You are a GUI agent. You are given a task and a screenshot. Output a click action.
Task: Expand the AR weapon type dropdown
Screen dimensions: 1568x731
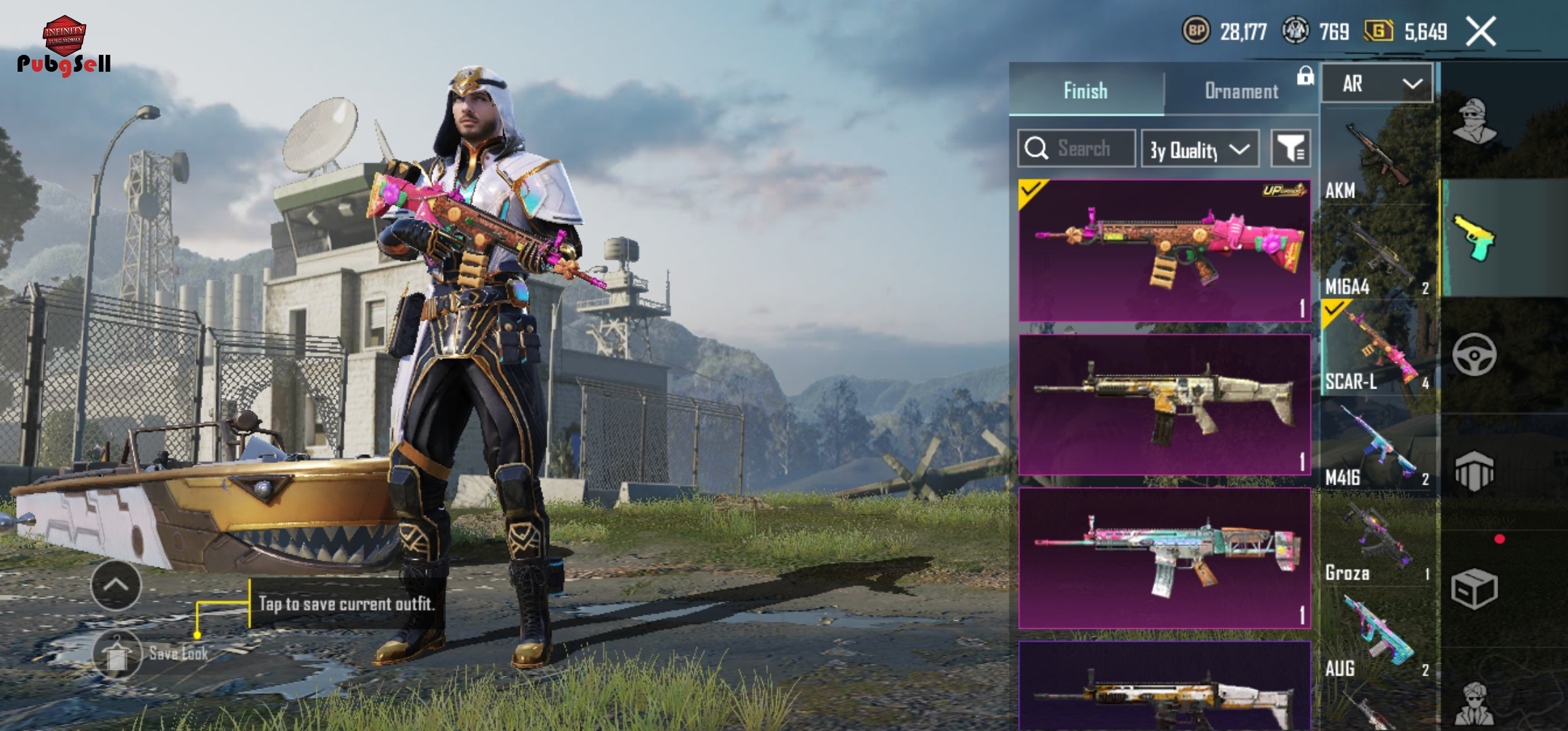(x=1377, y=84)
